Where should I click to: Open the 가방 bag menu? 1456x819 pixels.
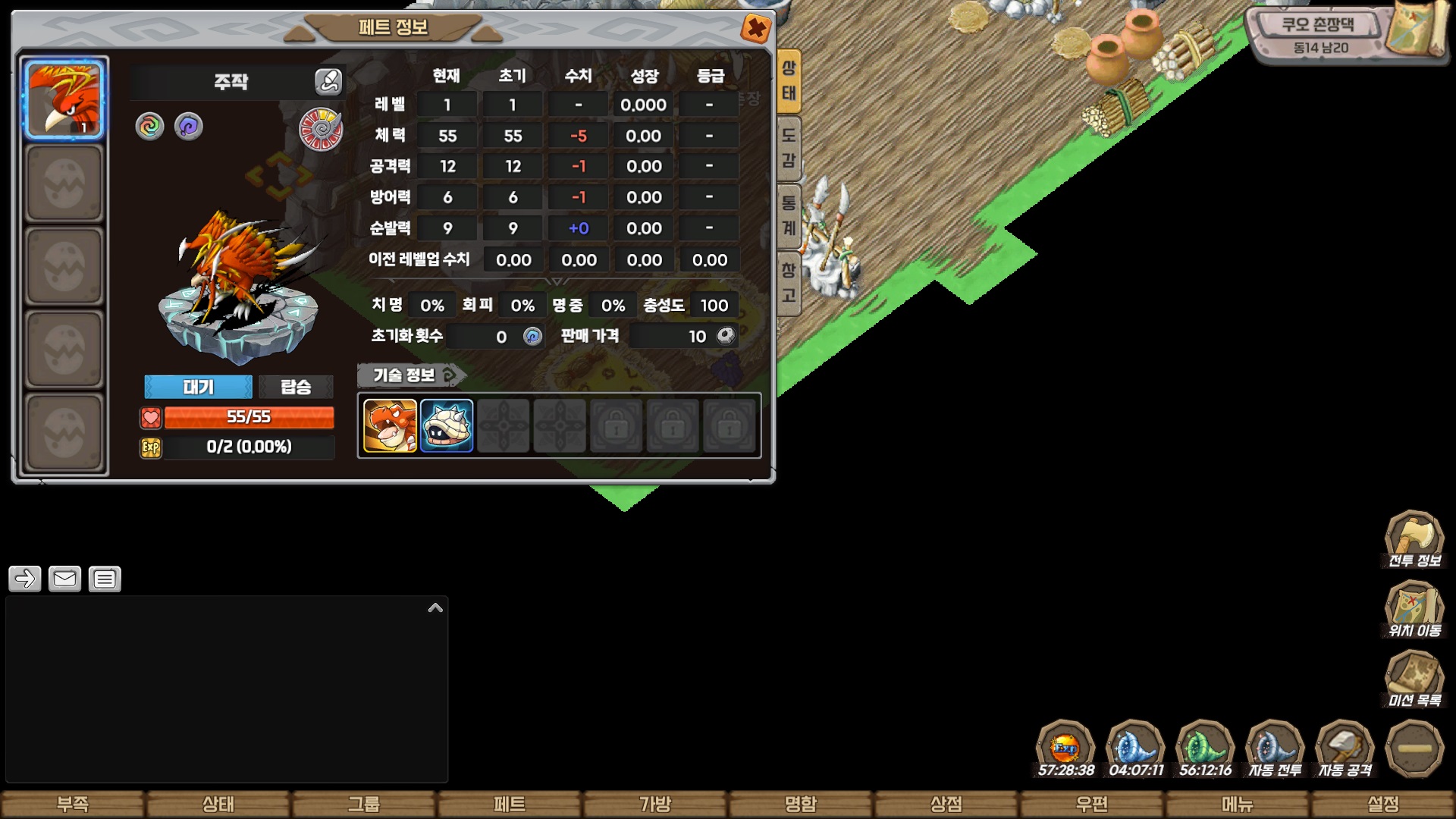(x=655, y=804)
